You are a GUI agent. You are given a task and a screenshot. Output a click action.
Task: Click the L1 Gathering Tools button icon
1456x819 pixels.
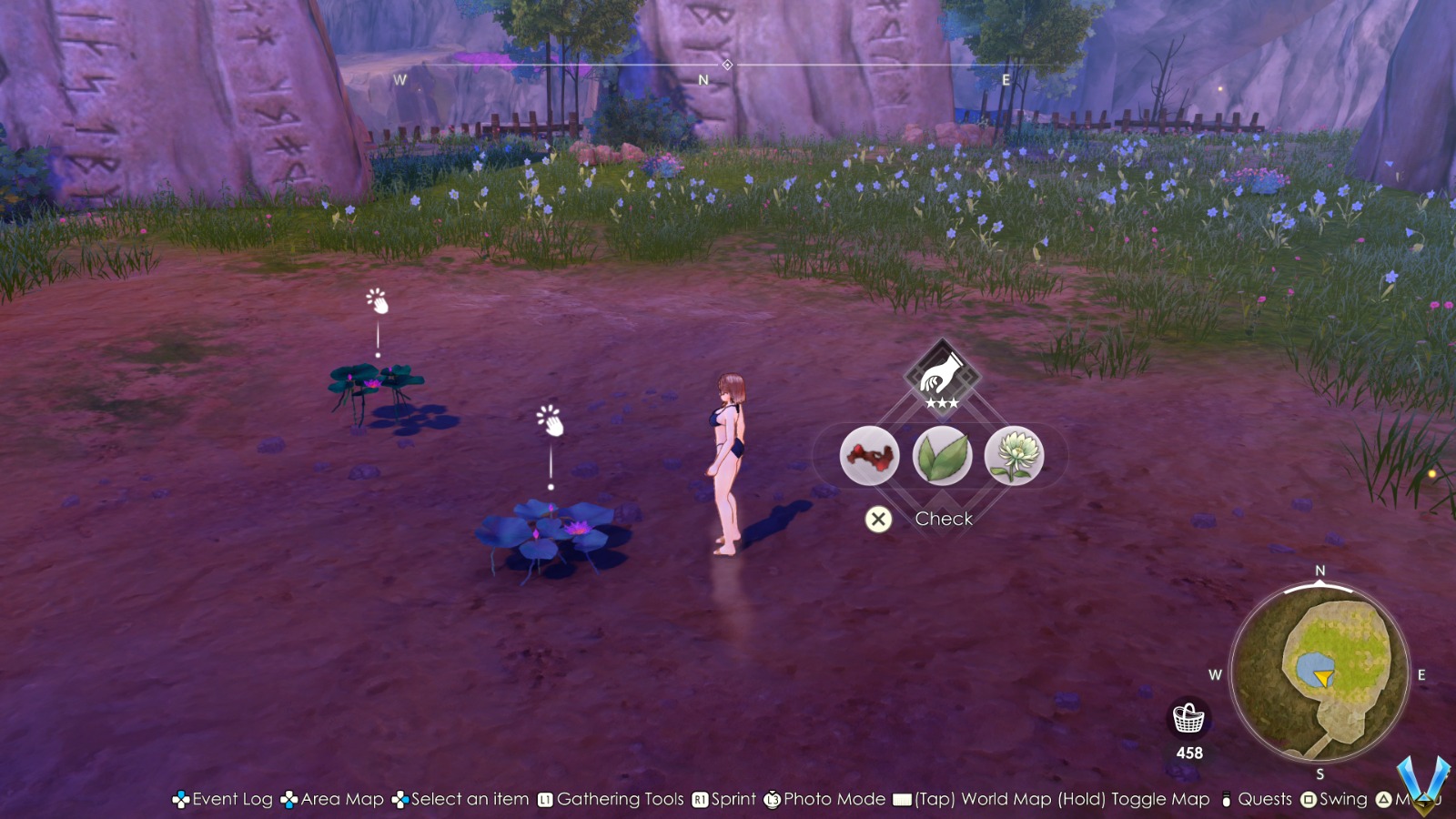tap(544, 799)
